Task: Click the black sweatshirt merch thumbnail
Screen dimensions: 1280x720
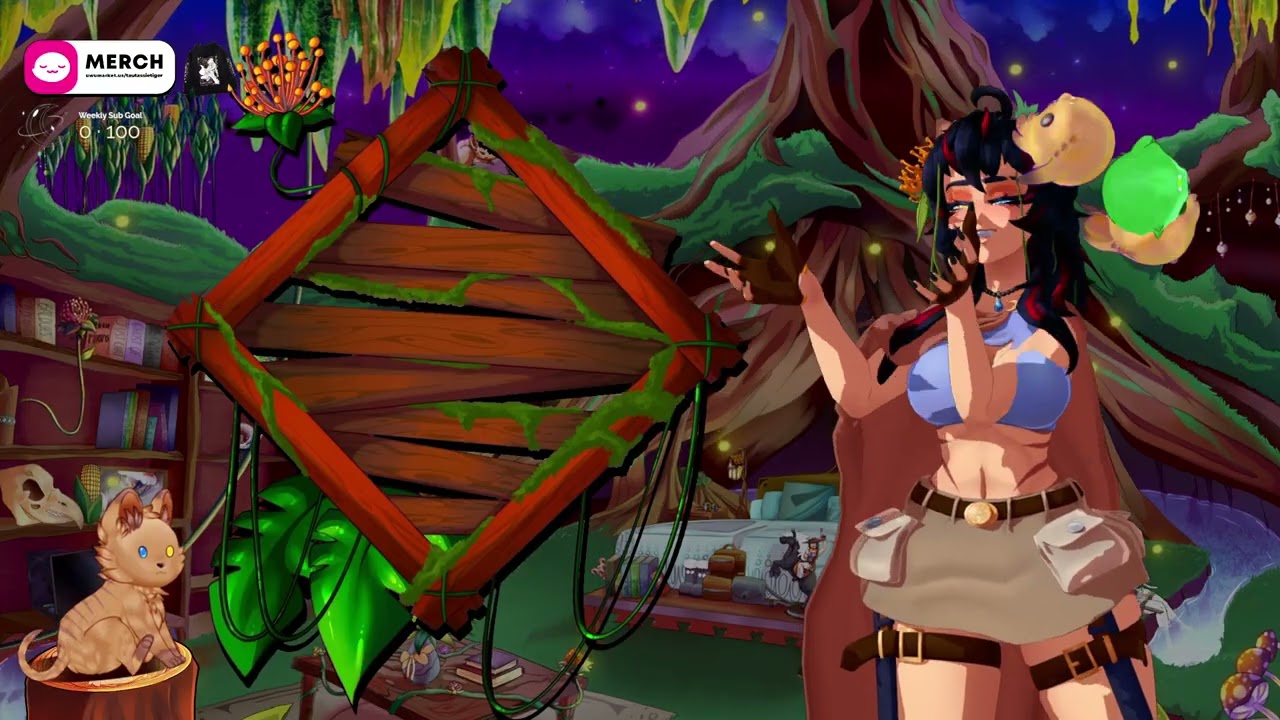Action: point(209,69)
